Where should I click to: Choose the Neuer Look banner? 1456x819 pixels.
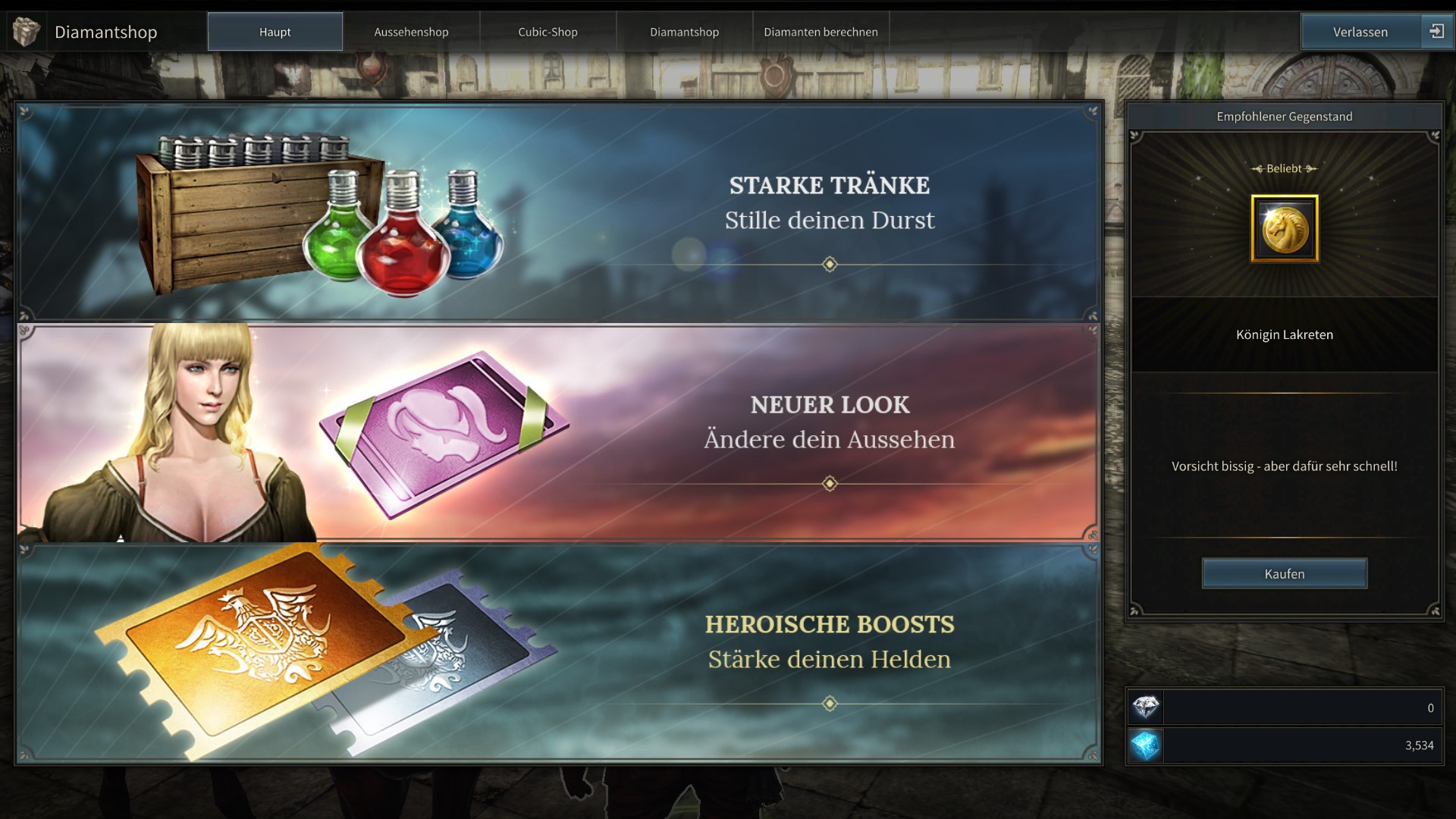click(560, 432)
